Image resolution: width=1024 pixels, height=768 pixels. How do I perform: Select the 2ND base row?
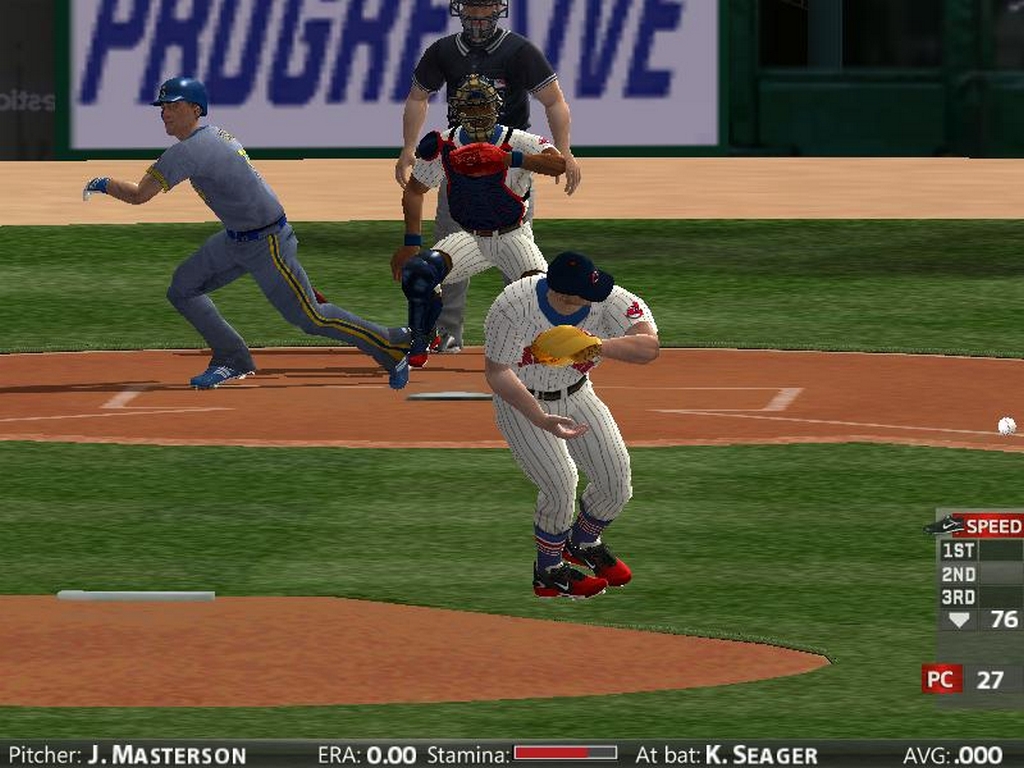point(979,574)
